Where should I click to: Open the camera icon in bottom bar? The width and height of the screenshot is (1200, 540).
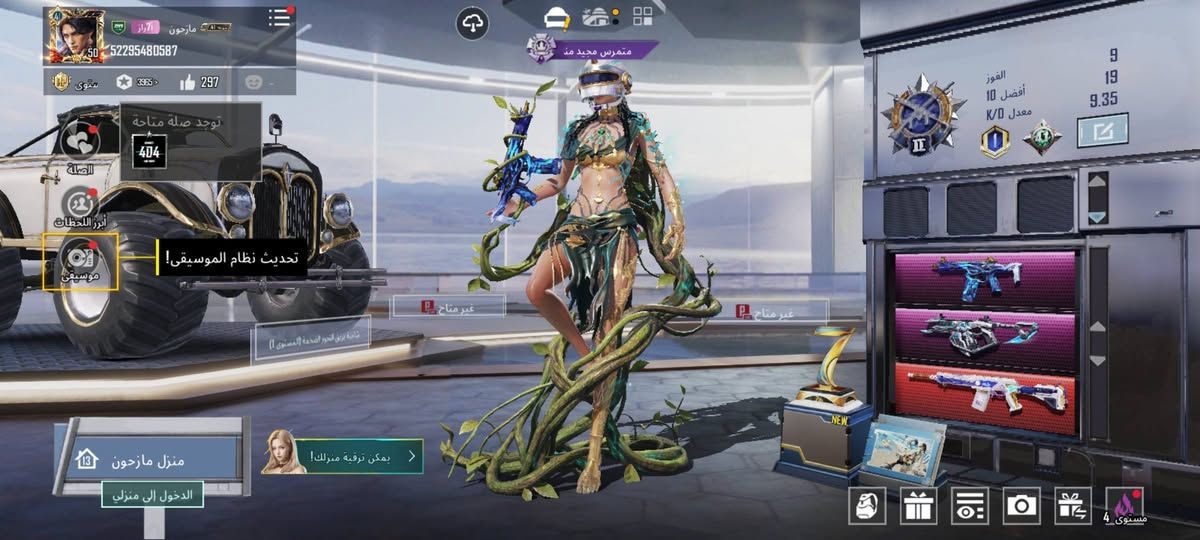coord(1021,505)
